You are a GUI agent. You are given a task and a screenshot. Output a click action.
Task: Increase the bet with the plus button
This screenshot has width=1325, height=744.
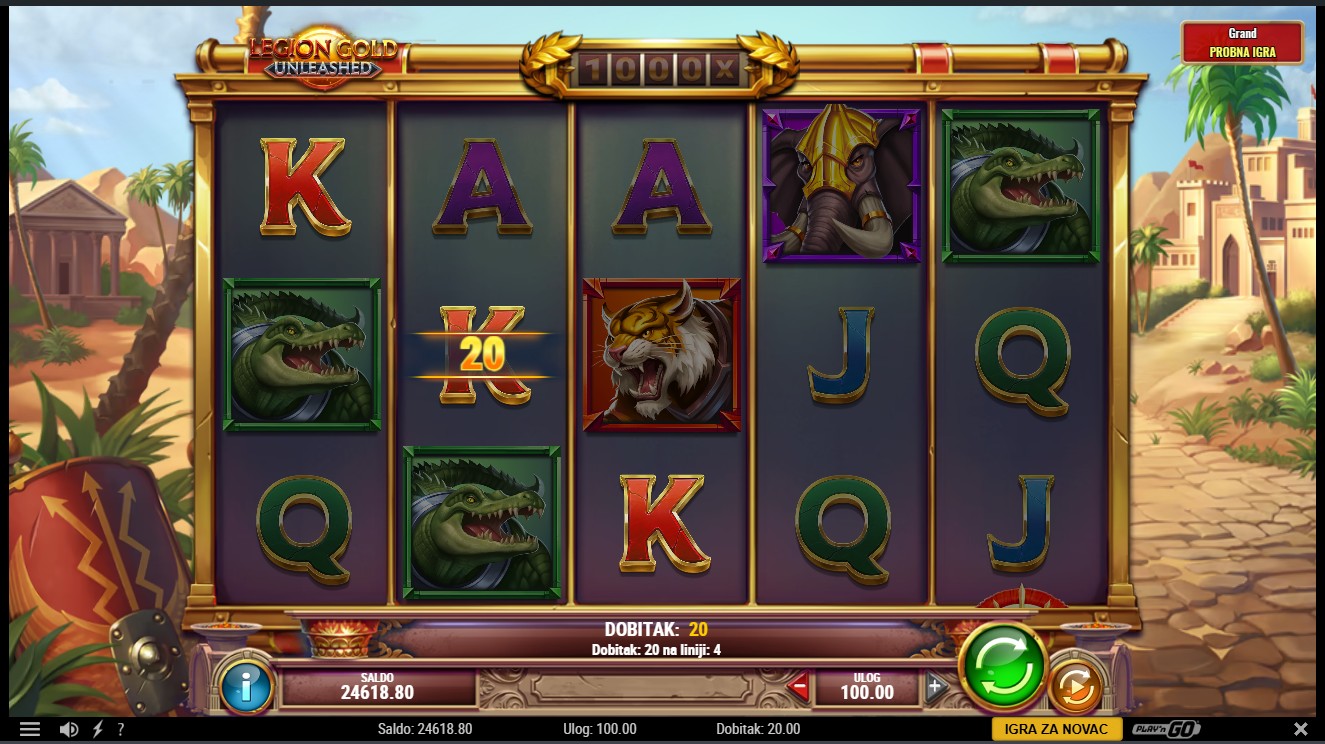[935, 686]
